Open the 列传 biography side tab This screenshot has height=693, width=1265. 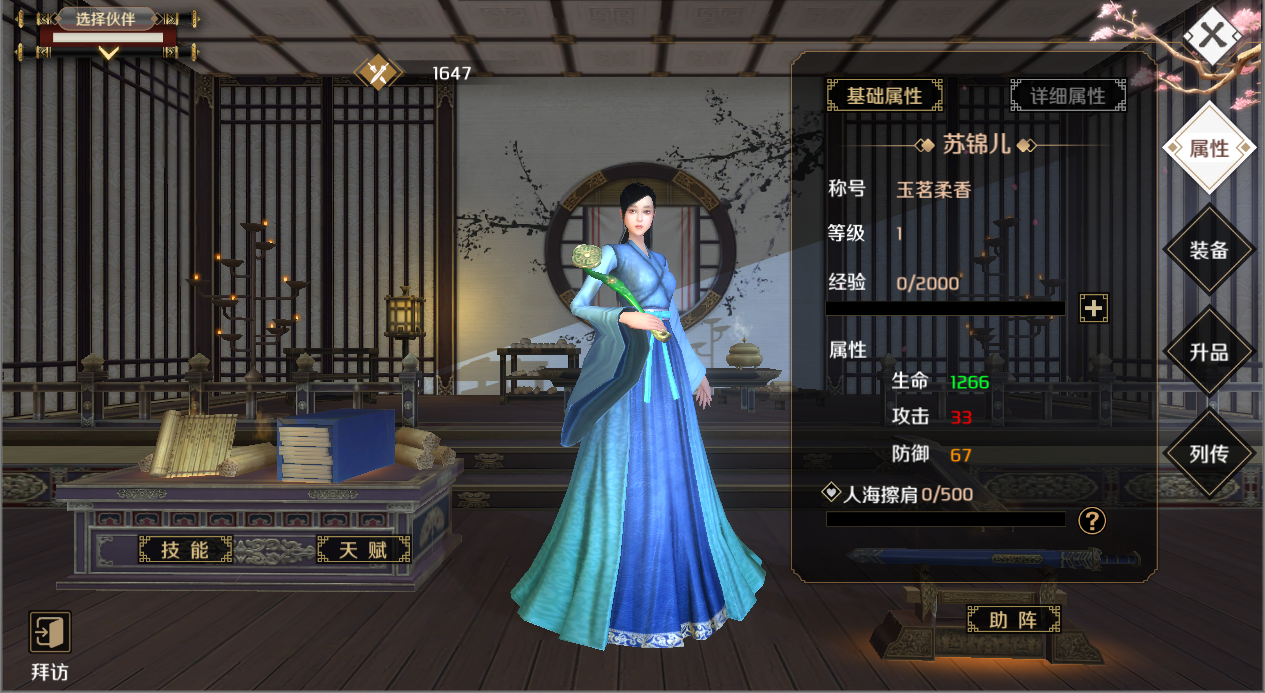tap(1209, 454)
